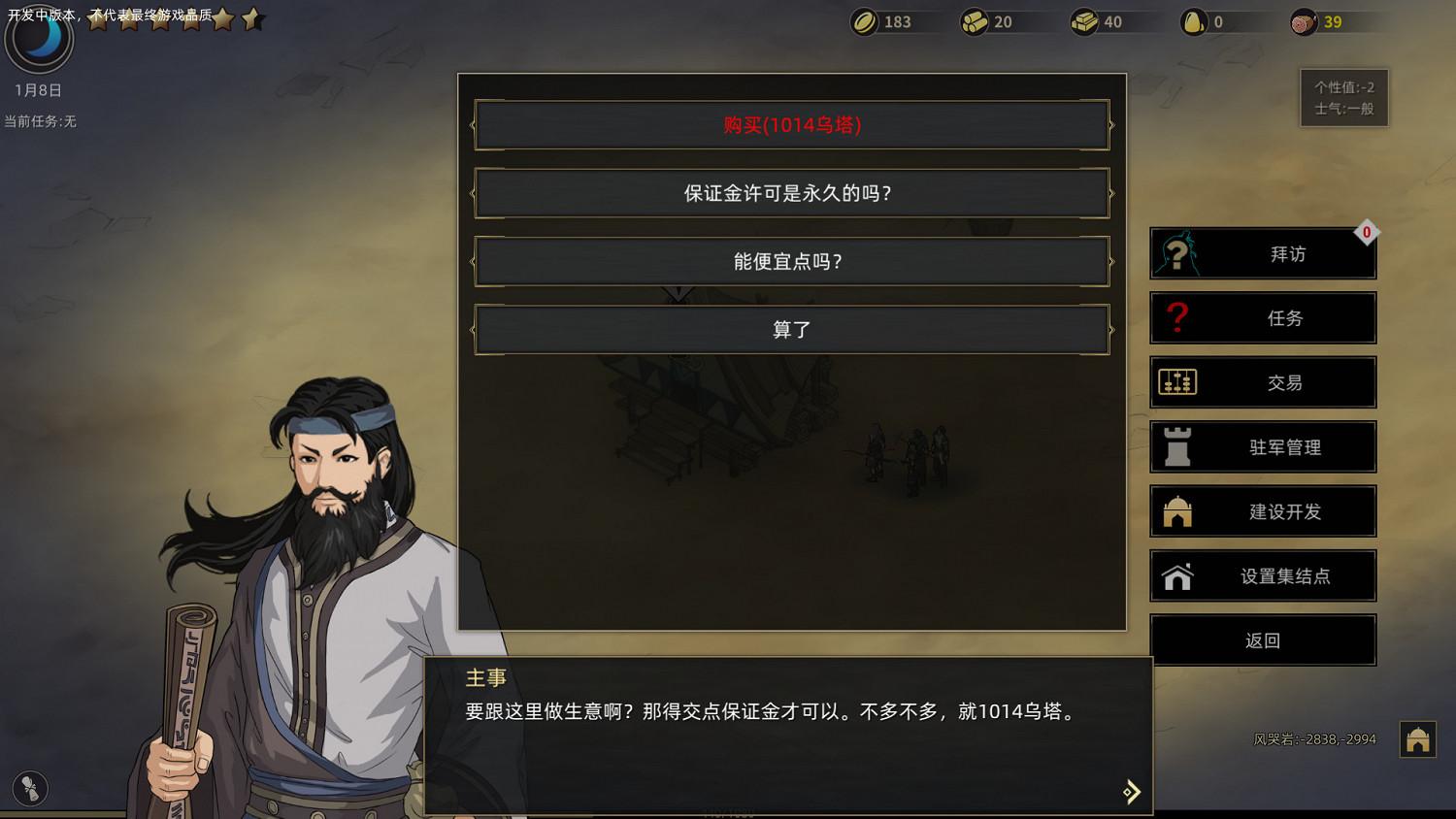
Task: Click the dialogue advance chevron arrow
Action: (x=1131, y=791)
